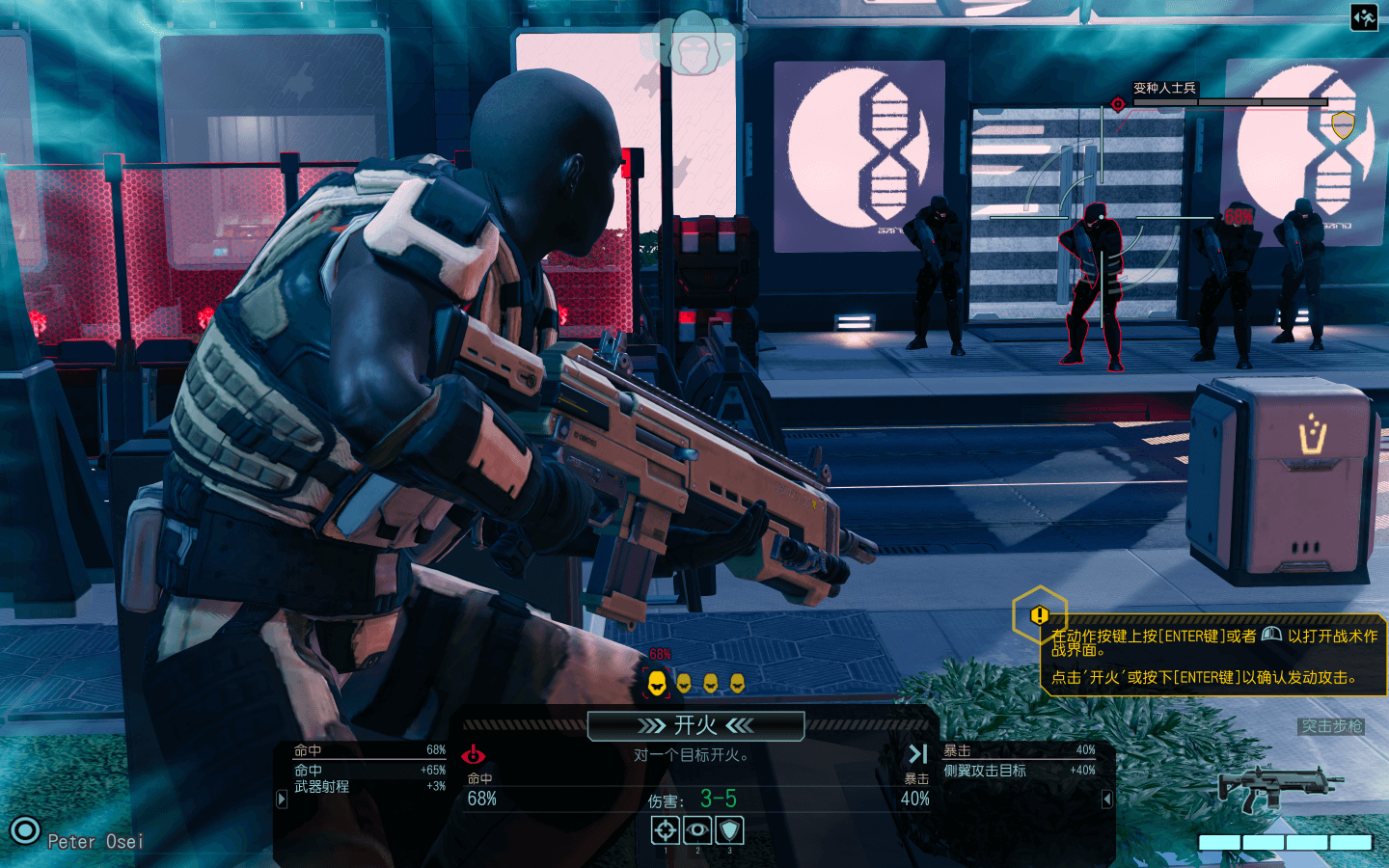
Task: Confirm the shot with the 开火 button
Action: pyautogui.click(x=695, y=725)
